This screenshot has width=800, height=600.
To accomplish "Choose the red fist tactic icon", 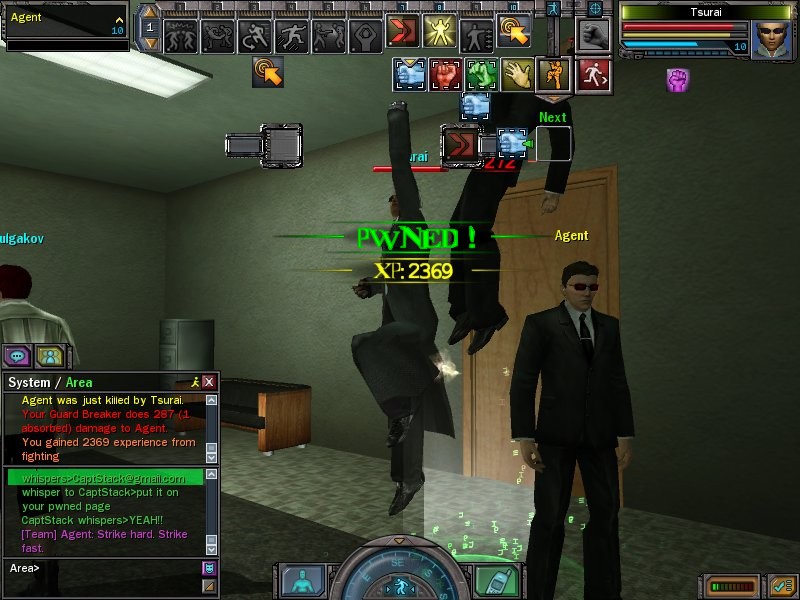I will pos(445,74).
